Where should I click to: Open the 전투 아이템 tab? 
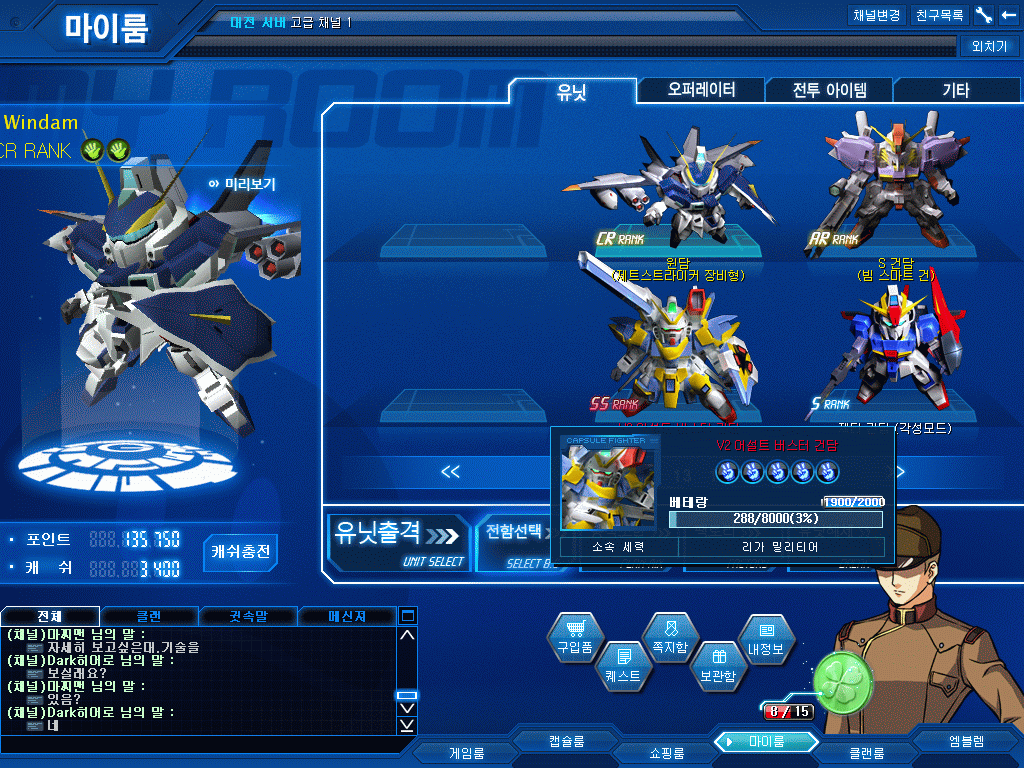click(x=829, y=91)
